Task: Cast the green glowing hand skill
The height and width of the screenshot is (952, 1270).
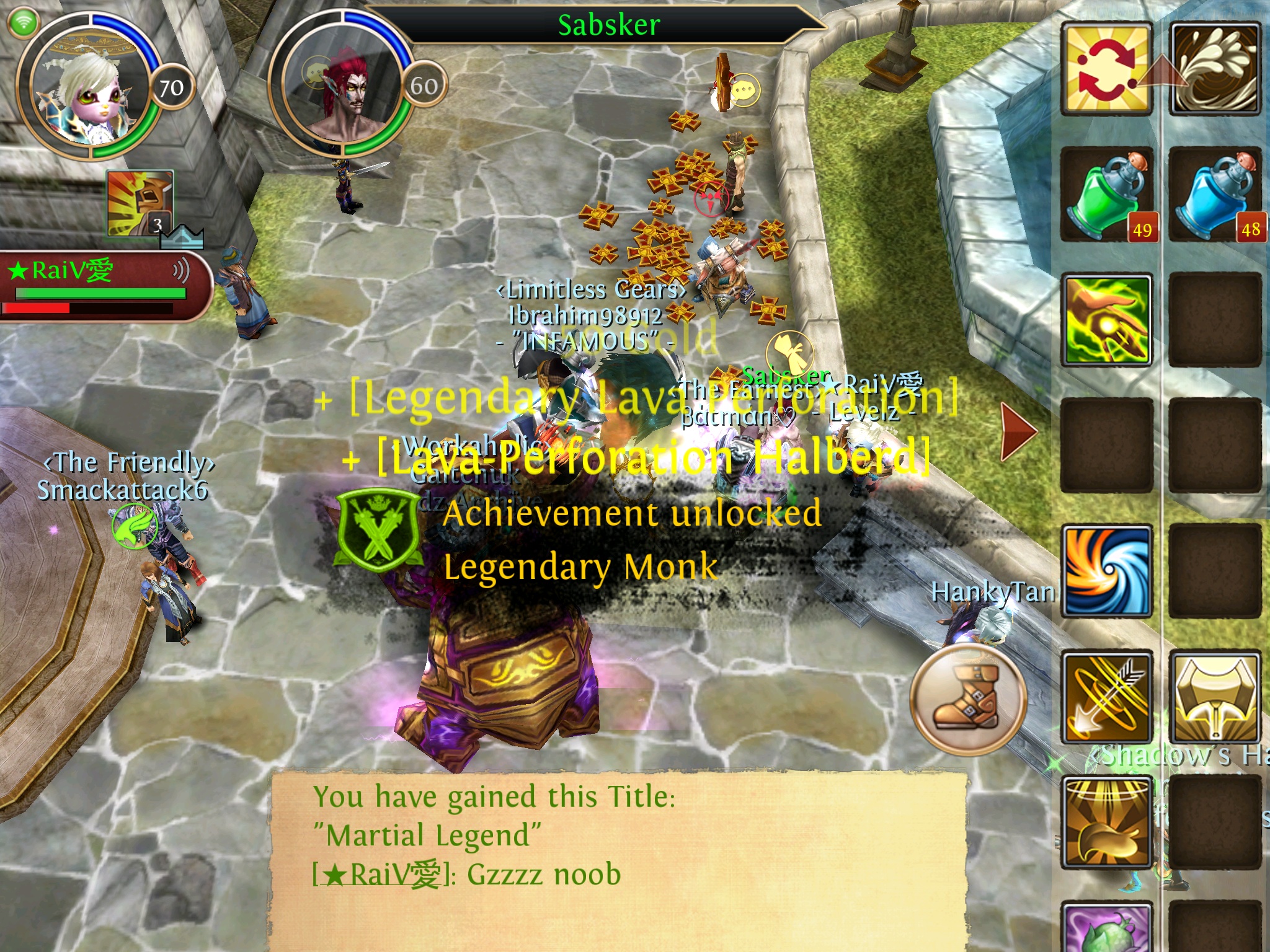Action: pyautogui.click(x=1107, y=320)
